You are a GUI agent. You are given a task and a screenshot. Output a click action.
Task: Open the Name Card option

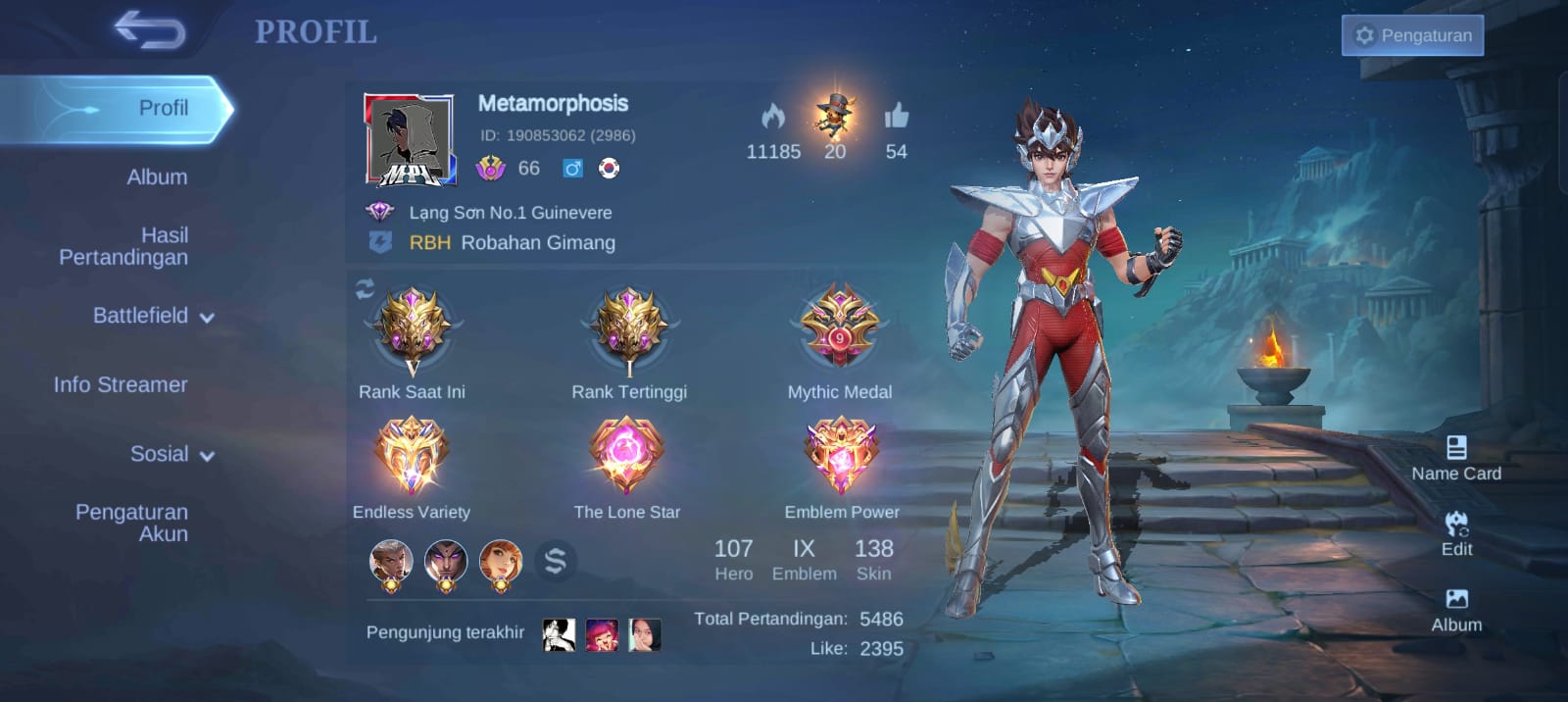point(1456,458)
